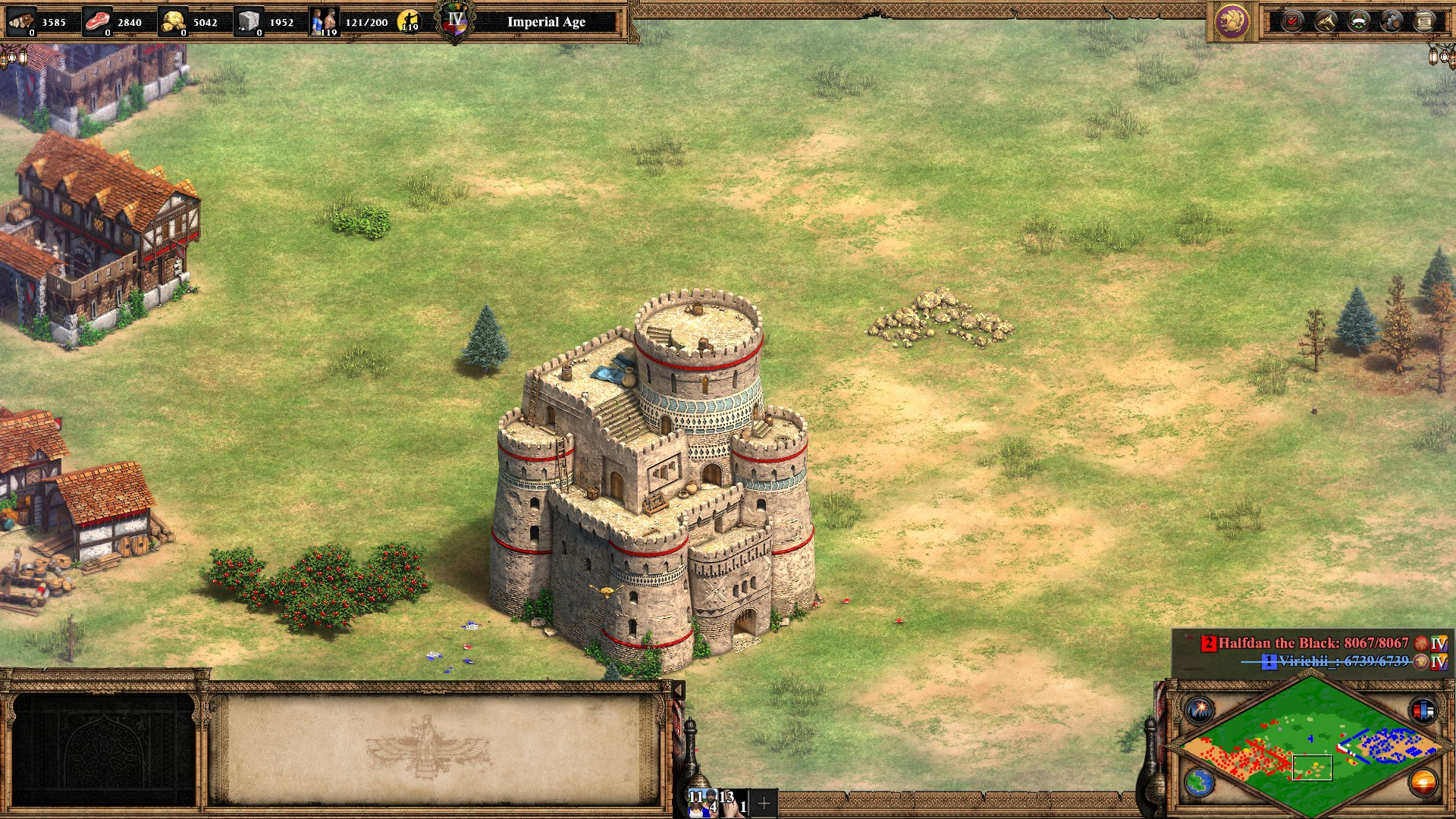1456x819 pixels.
Task: Switch minimap view with the globe button
Action: coord(1200,783)
